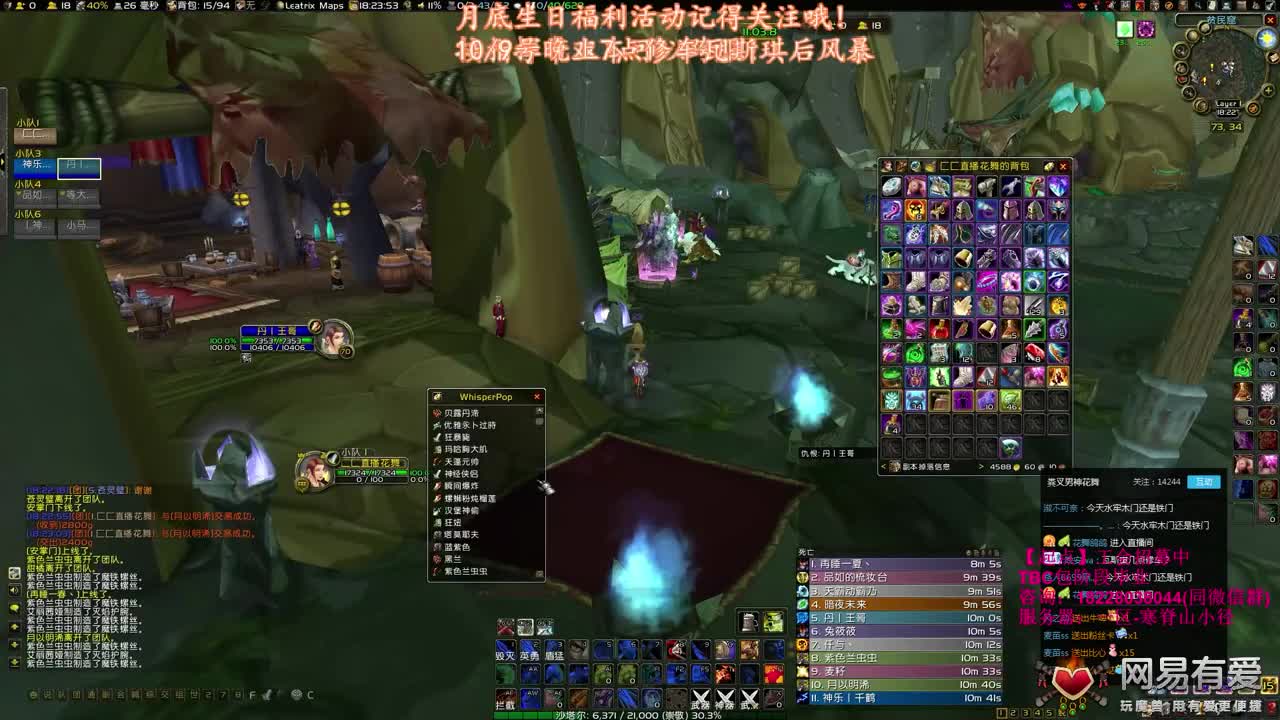Cast the 毁灭 ability on the action bar
This screenshot has height=720, width=1280.
(x=506, y=650)
